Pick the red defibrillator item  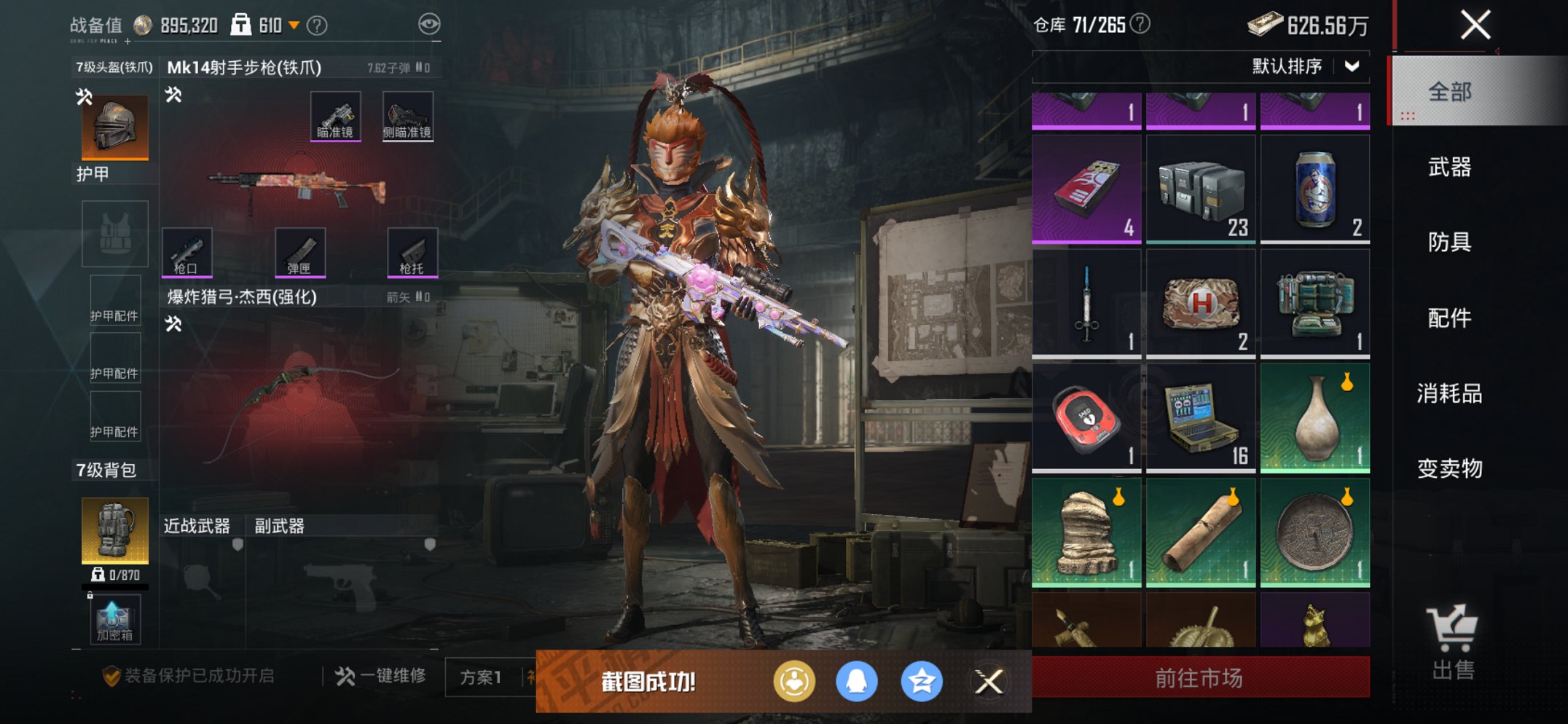coord(1086,418)
